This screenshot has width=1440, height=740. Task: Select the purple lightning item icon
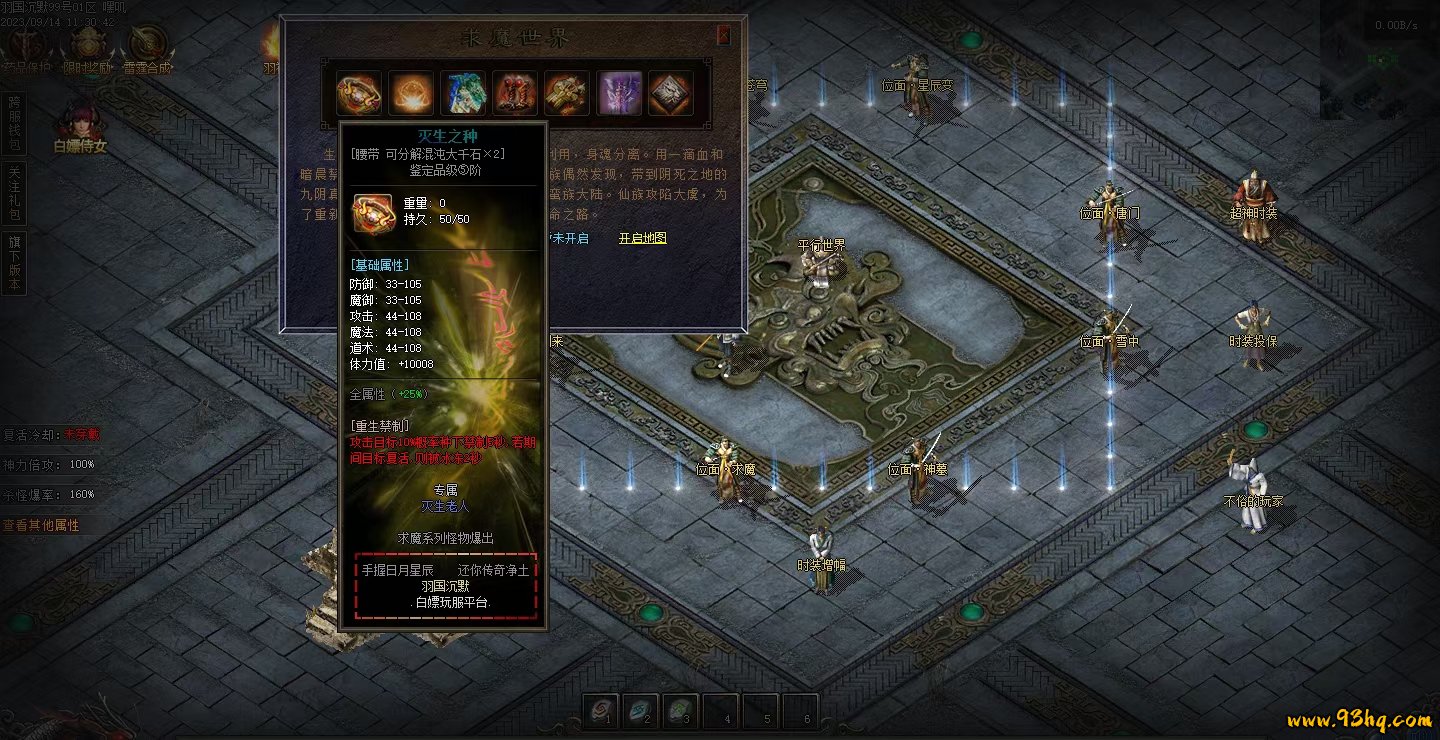click(619, 93)
